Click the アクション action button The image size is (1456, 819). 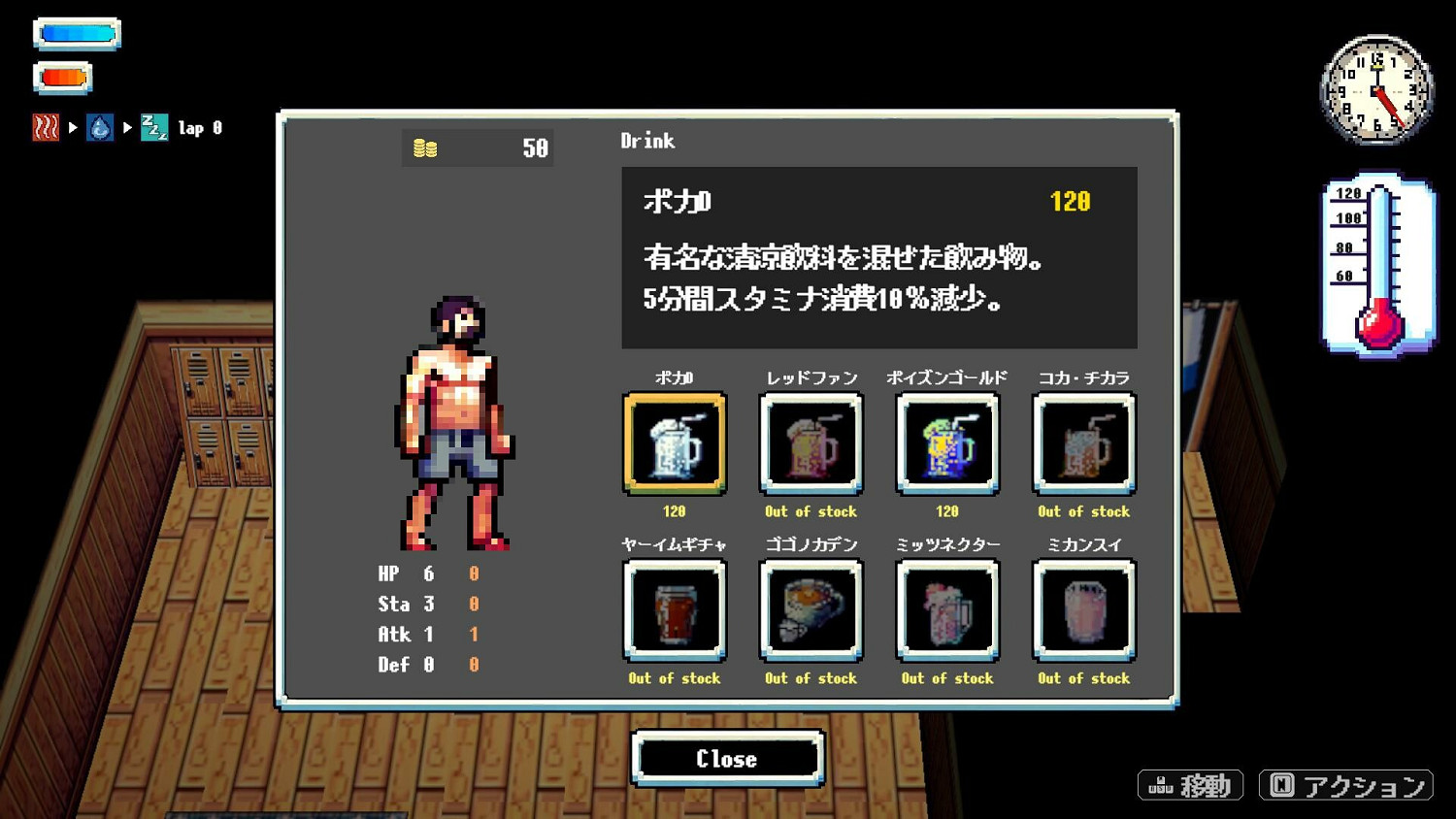coord(1347,785)
